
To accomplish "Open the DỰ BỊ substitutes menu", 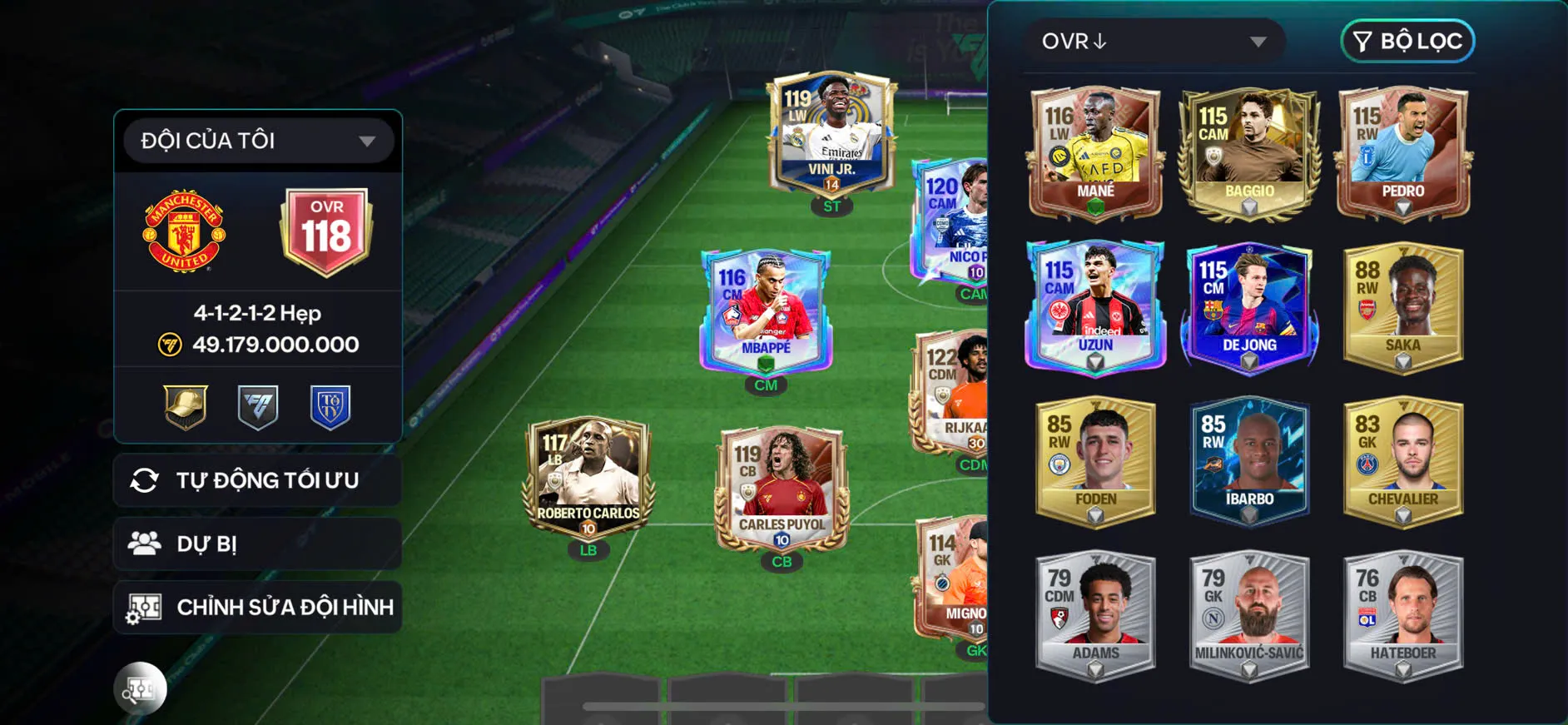I will click(258, 544).
